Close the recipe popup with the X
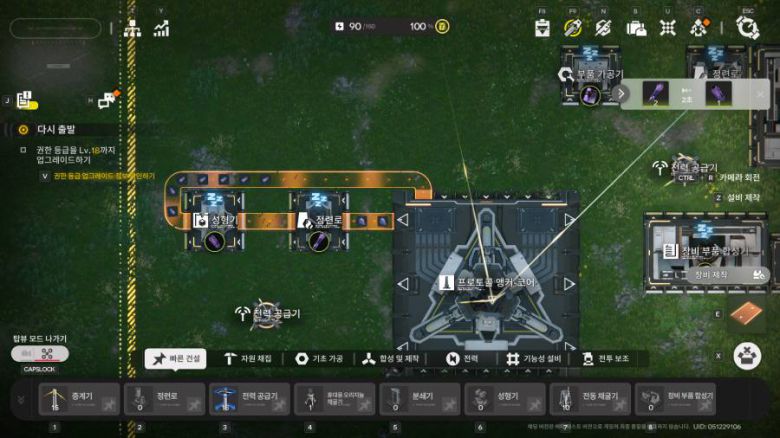Image resolution: width=780 pixels, height=438 pixels. 760,94
